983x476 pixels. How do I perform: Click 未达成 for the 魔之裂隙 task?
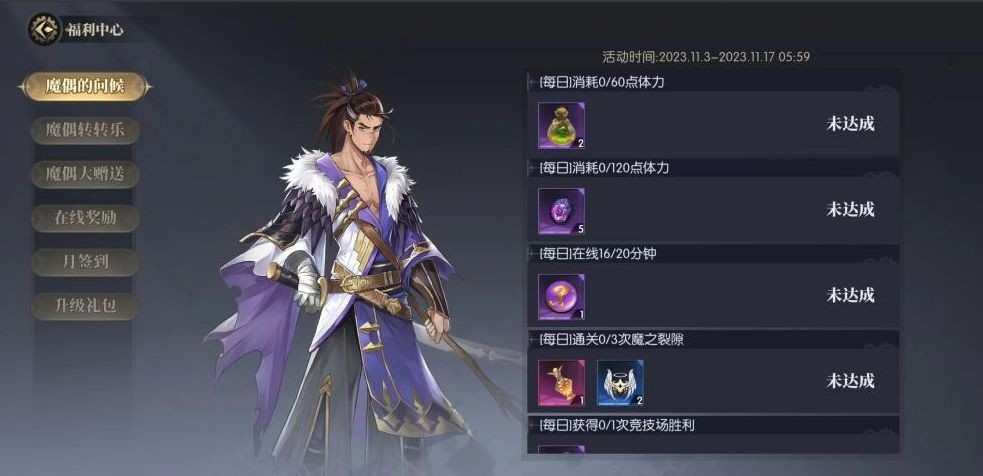point(850,381)
